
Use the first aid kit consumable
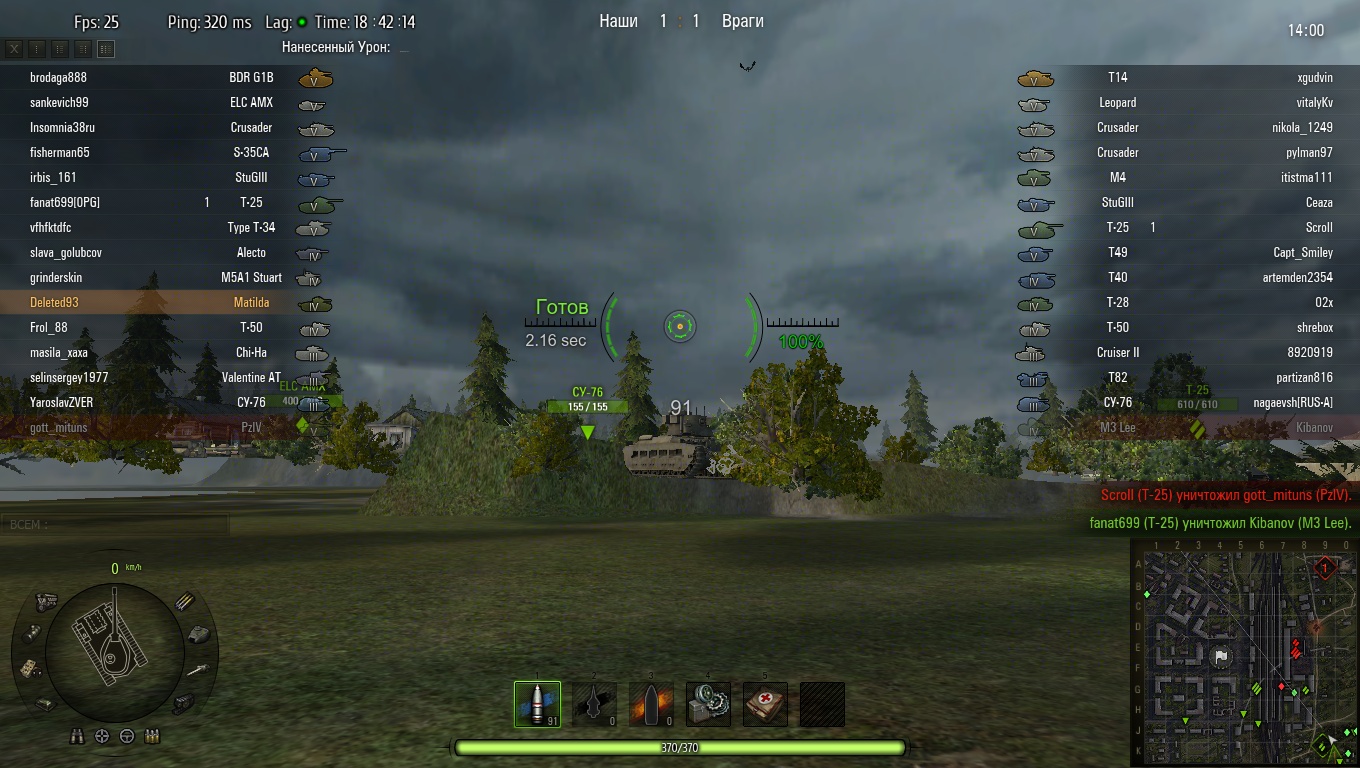765,704
